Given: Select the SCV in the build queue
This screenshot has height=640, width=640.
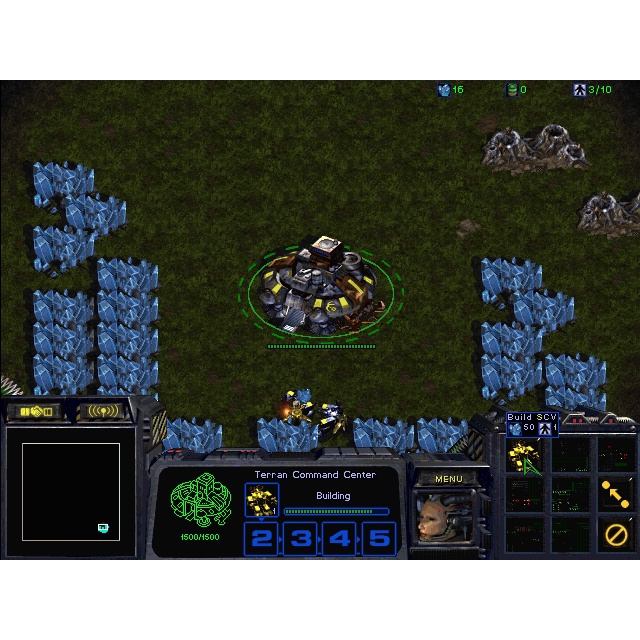Looking at the screenshot, I should click(x=262, y=499).
